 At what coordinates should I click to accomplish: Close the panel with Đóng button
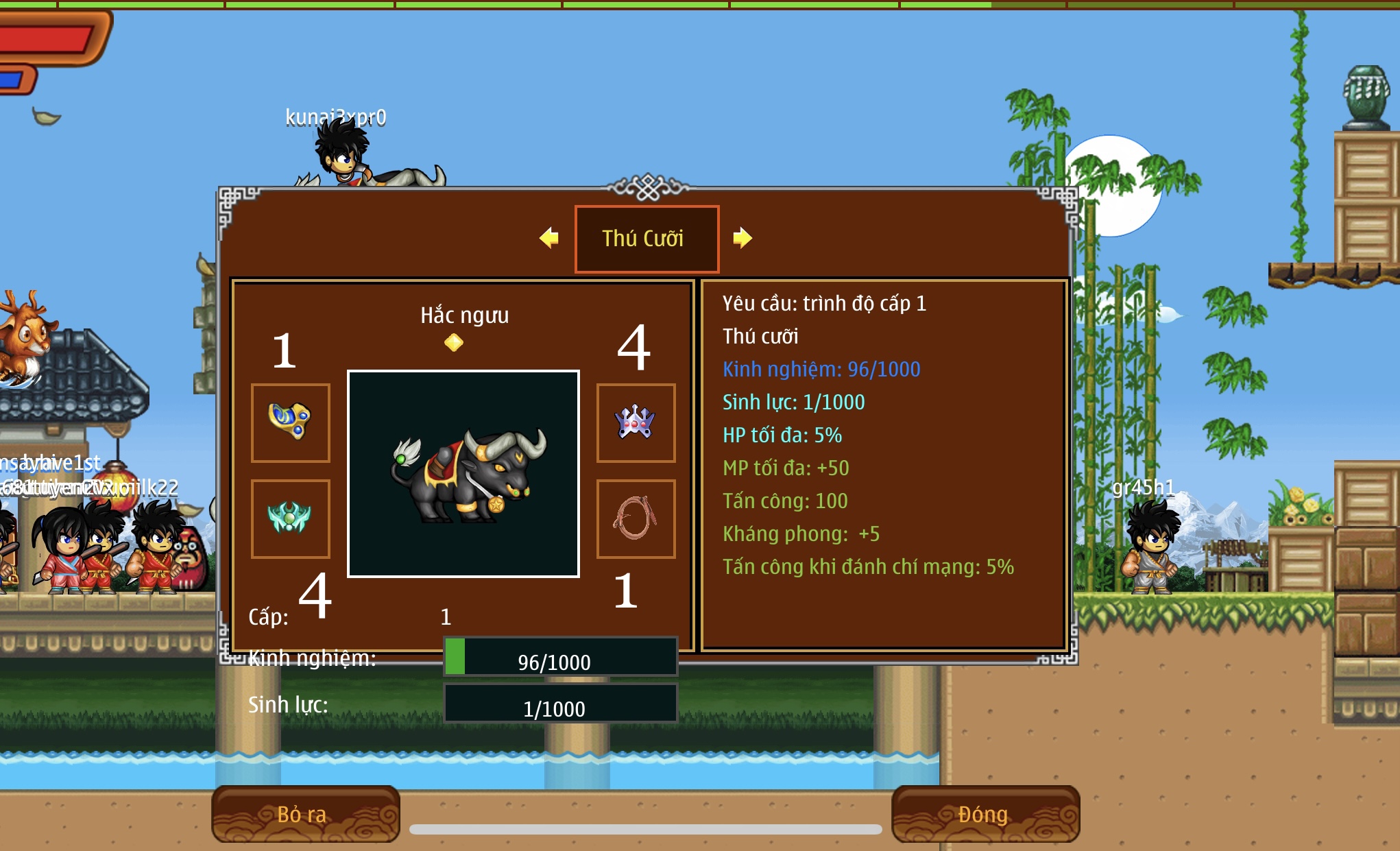[x=985, y=814]
